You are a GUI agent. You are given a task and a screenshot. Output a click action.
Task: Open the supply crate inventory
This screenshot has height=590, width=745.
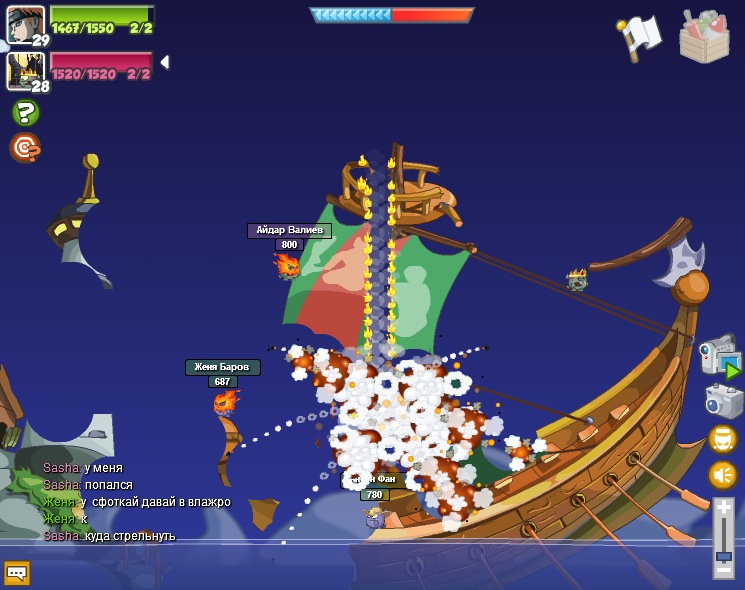(x=704, y=37)
